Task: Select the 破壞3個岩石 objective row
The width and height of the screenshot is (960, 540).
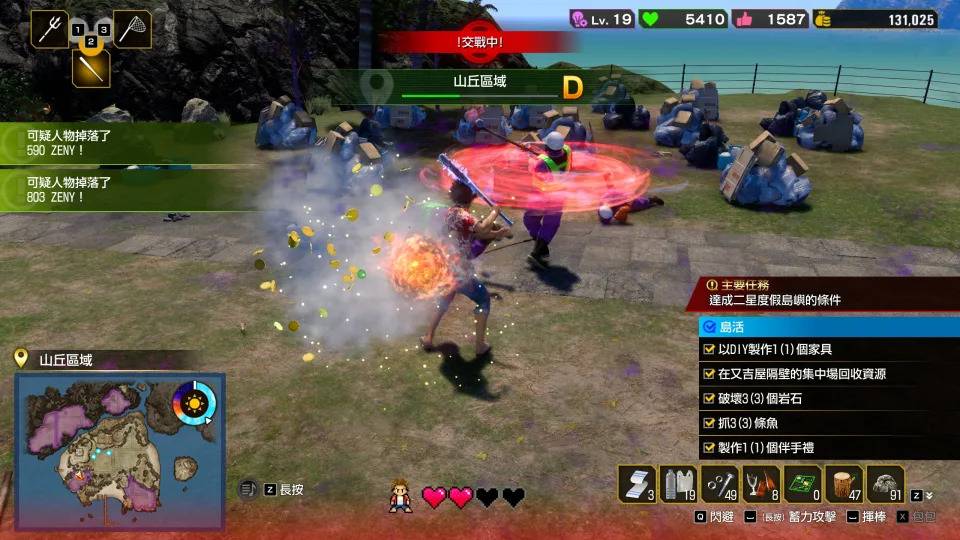Action: coord(829,398)
